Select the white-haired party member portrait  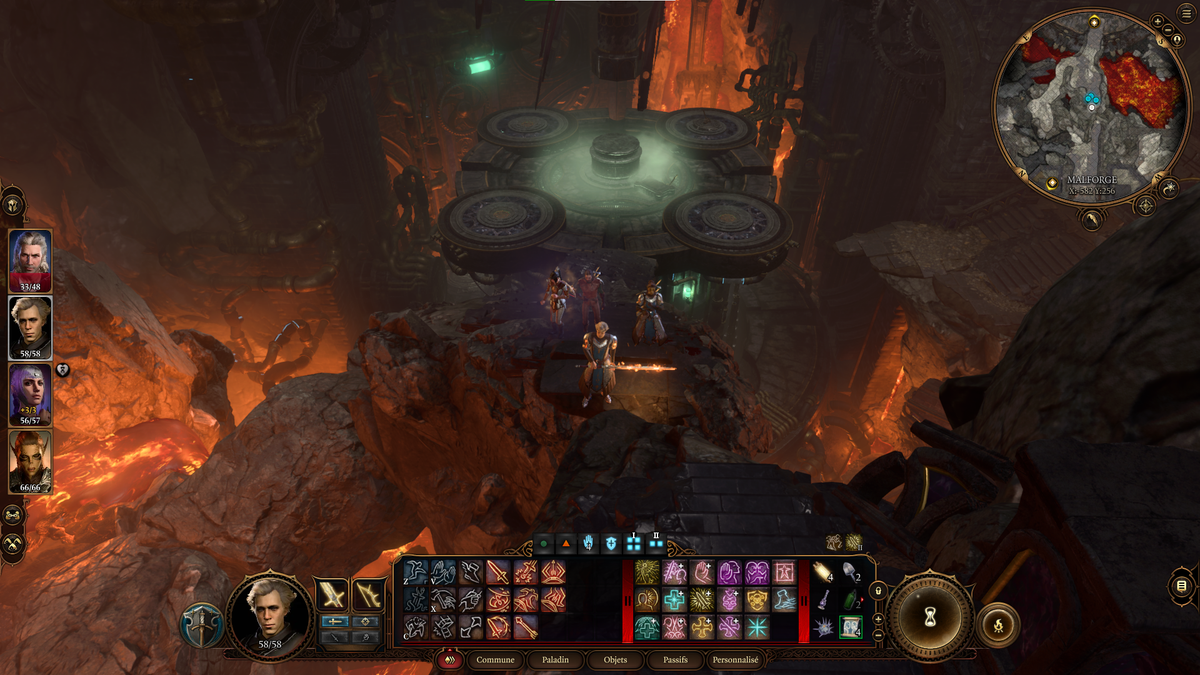(30, 258)
